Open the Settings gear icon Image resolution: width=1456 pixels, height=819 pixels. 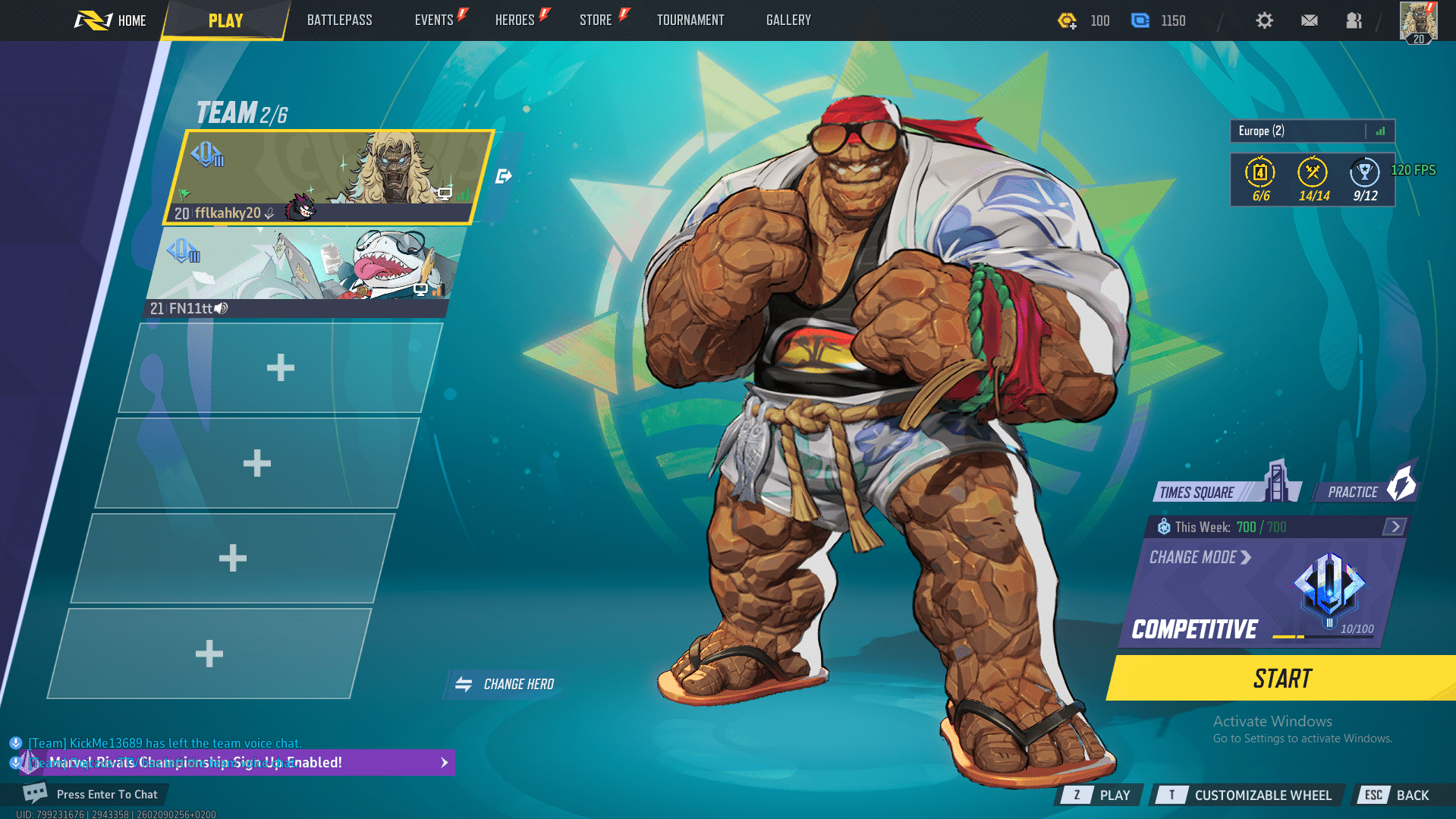tap(1264, 20)
